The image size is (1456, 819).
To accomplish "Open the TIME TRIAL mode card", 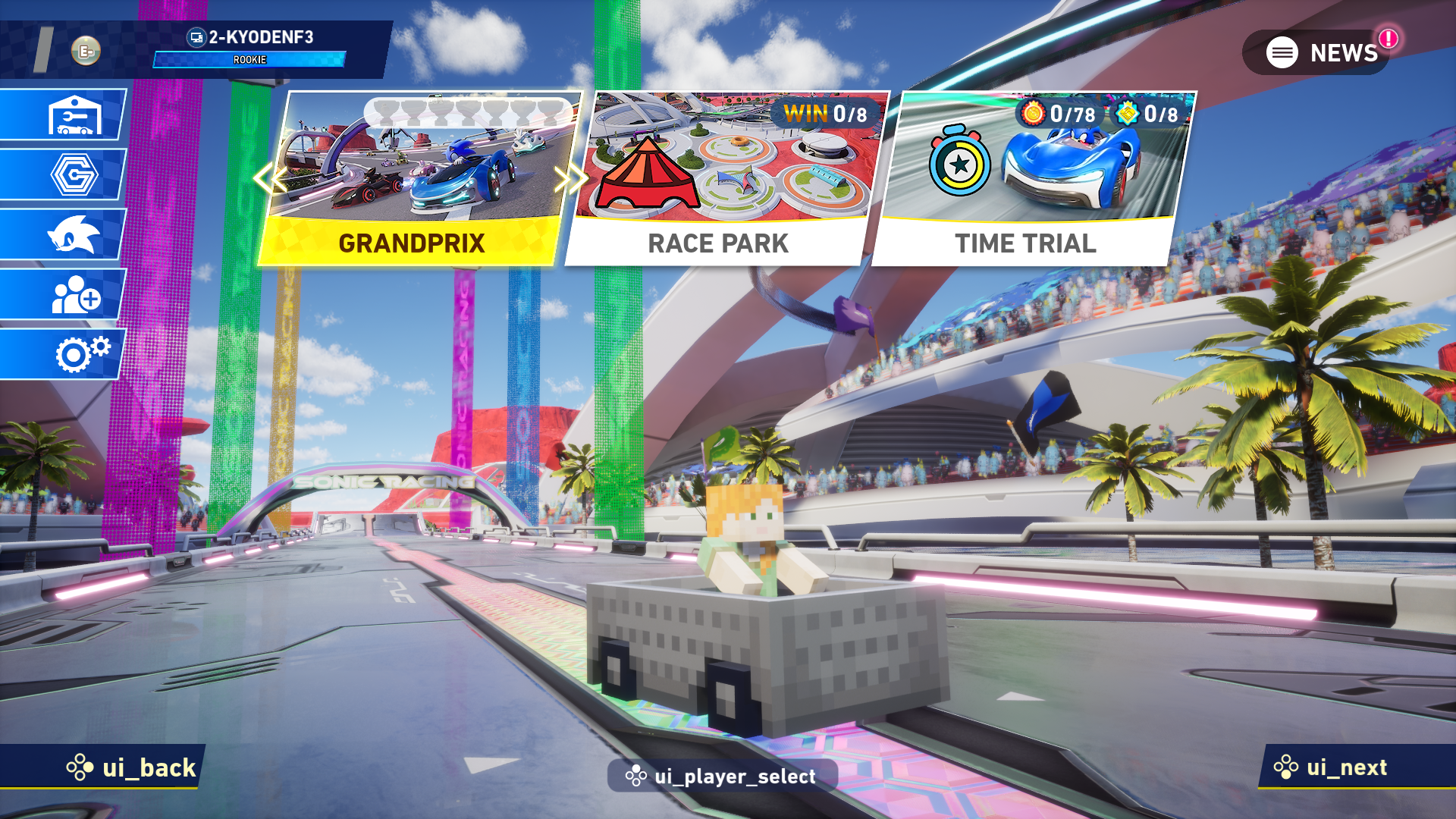I will 1031,180.
